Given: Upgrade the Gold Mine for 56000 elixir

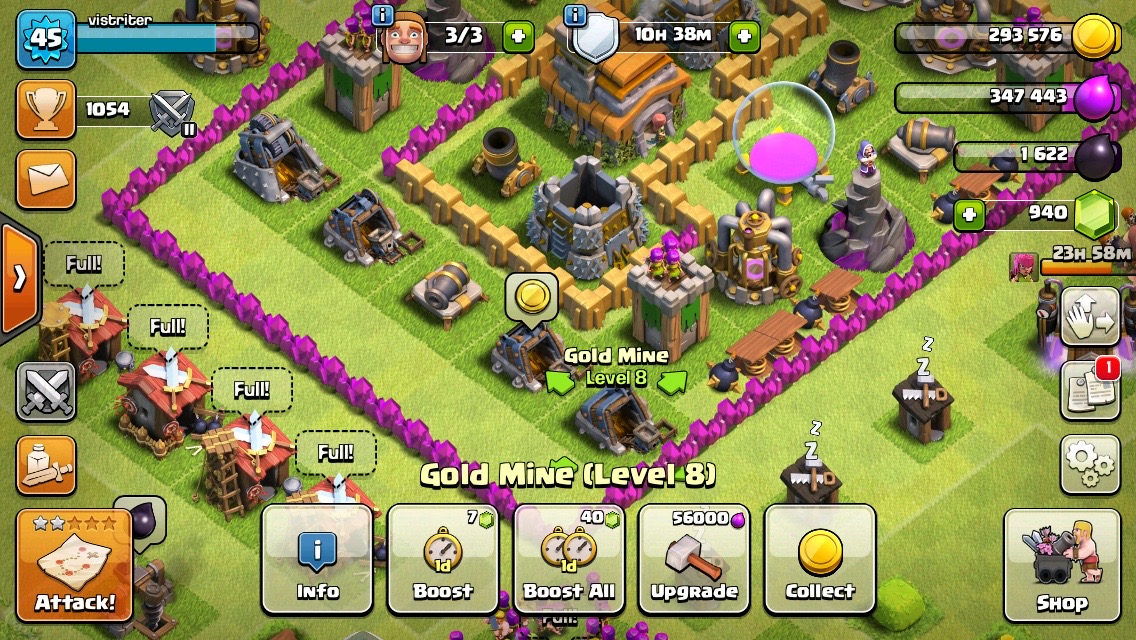Looking at the screenshot, I should coord(694,558).
